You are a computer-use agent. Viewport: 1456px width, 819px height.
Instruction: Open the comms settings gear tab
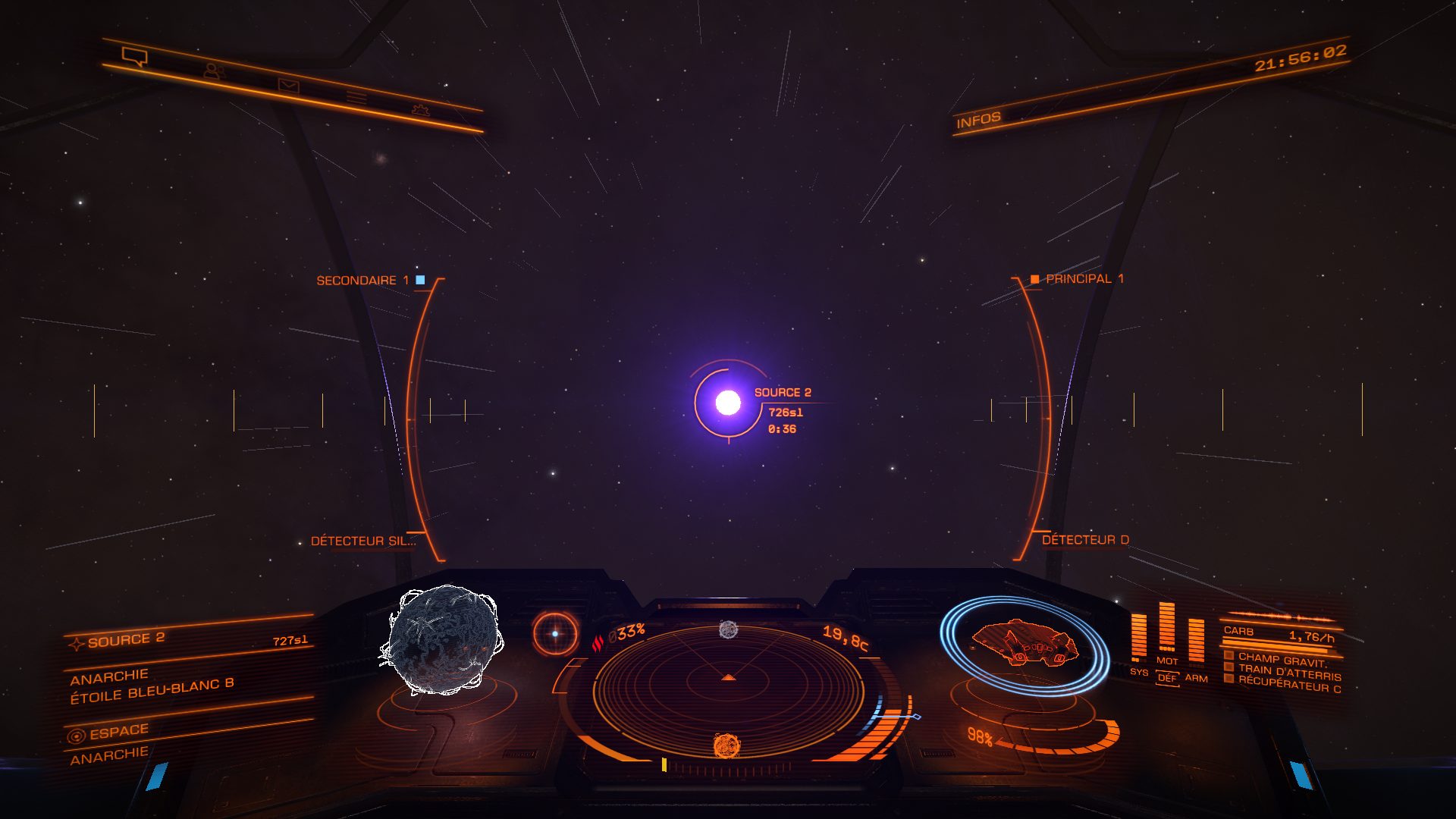point(420,110)
